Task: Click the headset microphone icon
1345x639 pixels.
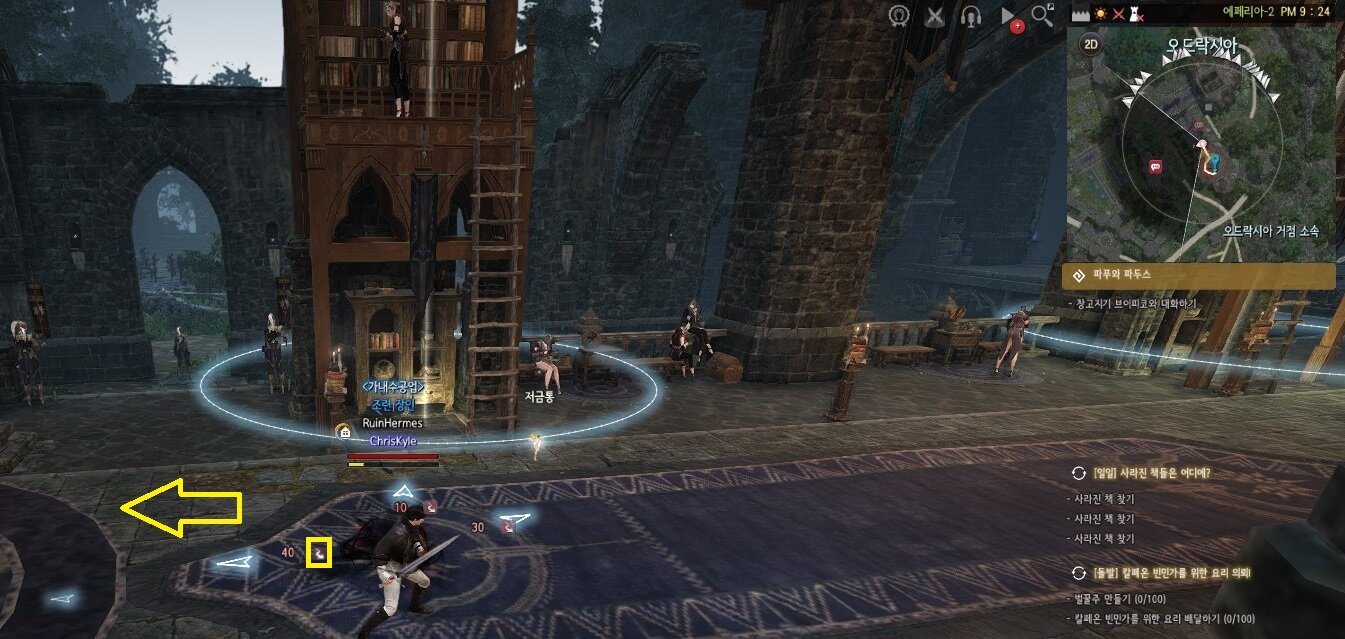Action: (x=970, y=16)
